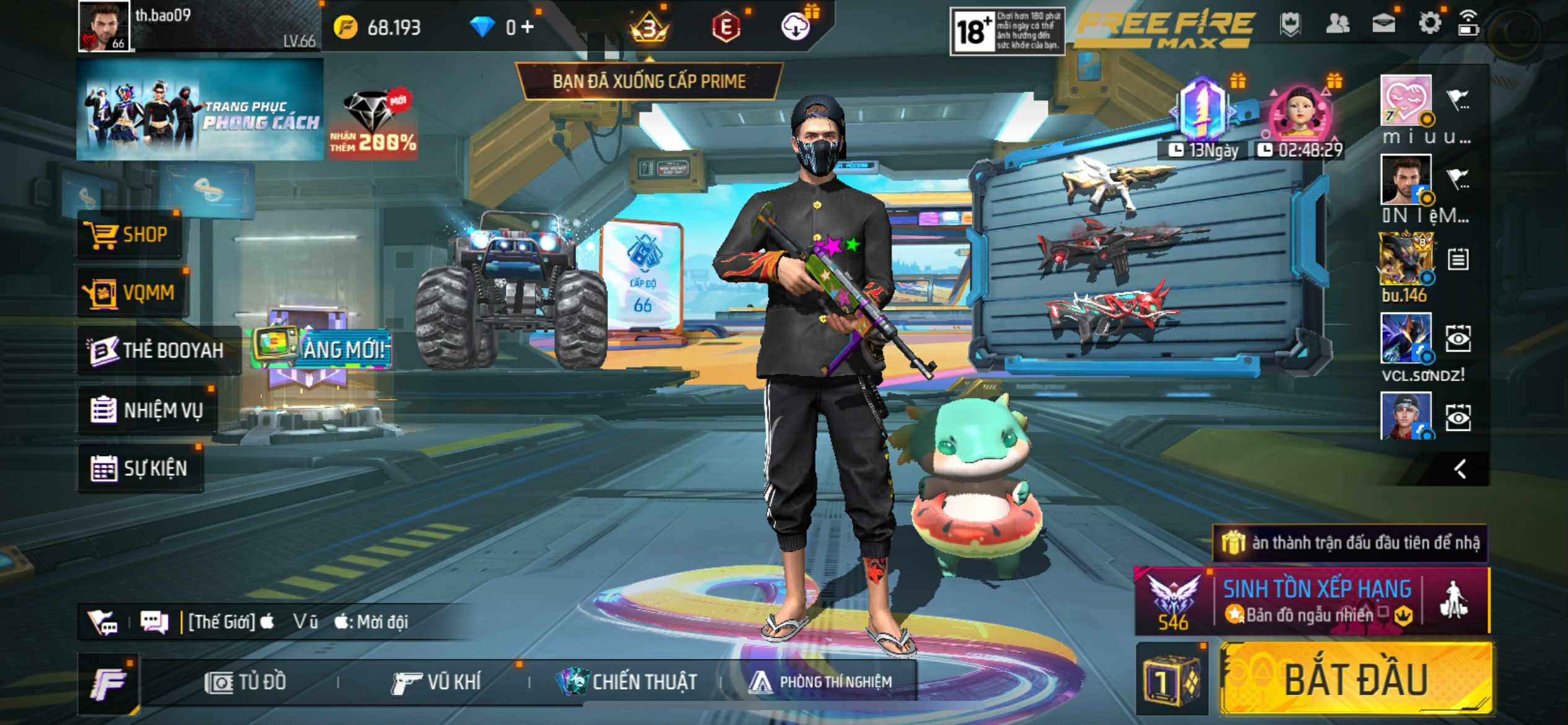Open the SHOP menu
1568x725 pixels.
click(129, 235)
